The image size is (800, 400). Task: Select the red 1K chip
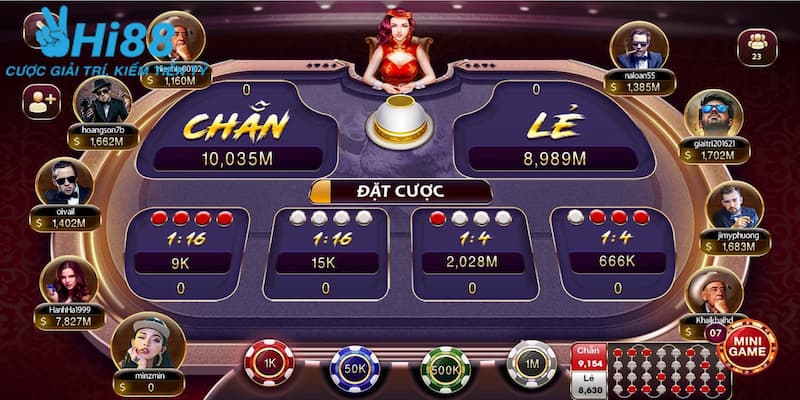pos(268,365)
